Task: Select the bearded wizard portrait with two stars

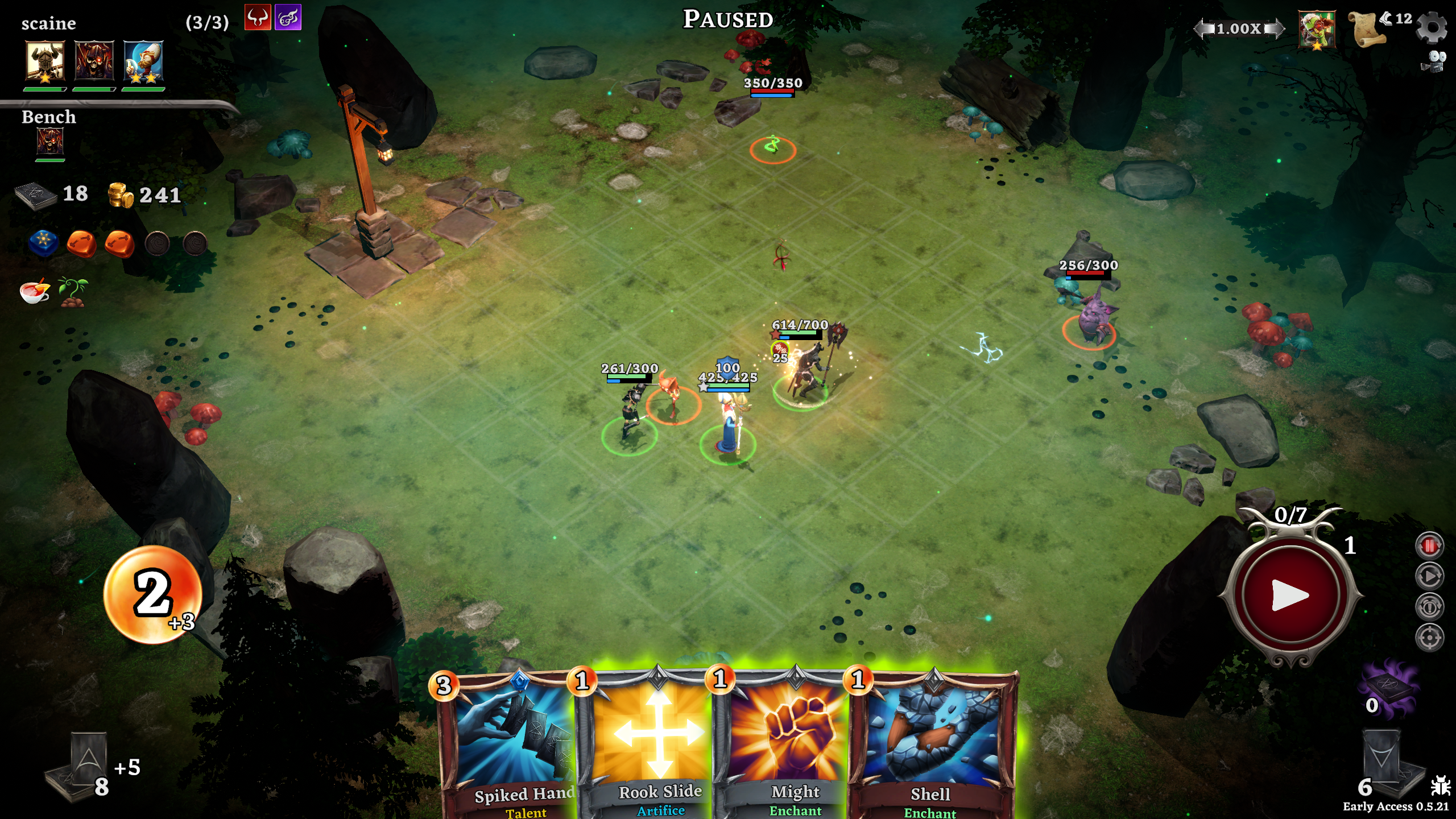Action: point(143,60)
